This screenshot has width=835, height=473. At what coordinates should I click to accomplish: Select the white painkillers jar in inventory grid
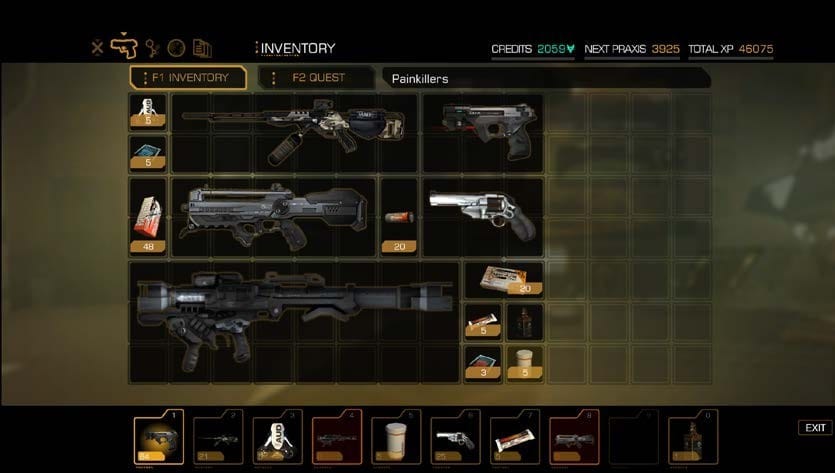tap(524, 361)
